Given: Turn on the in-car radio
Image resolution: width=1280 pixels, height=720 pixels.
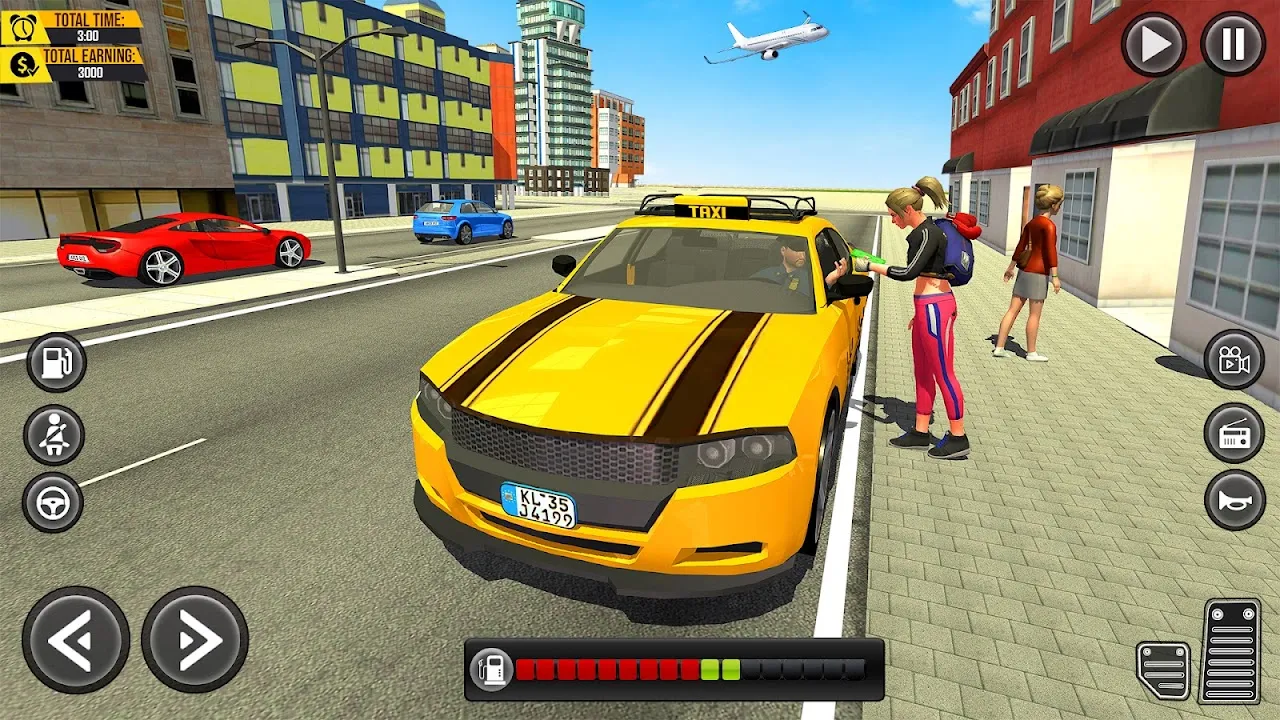Looking at the screenshot, I should click(1232, 430).
